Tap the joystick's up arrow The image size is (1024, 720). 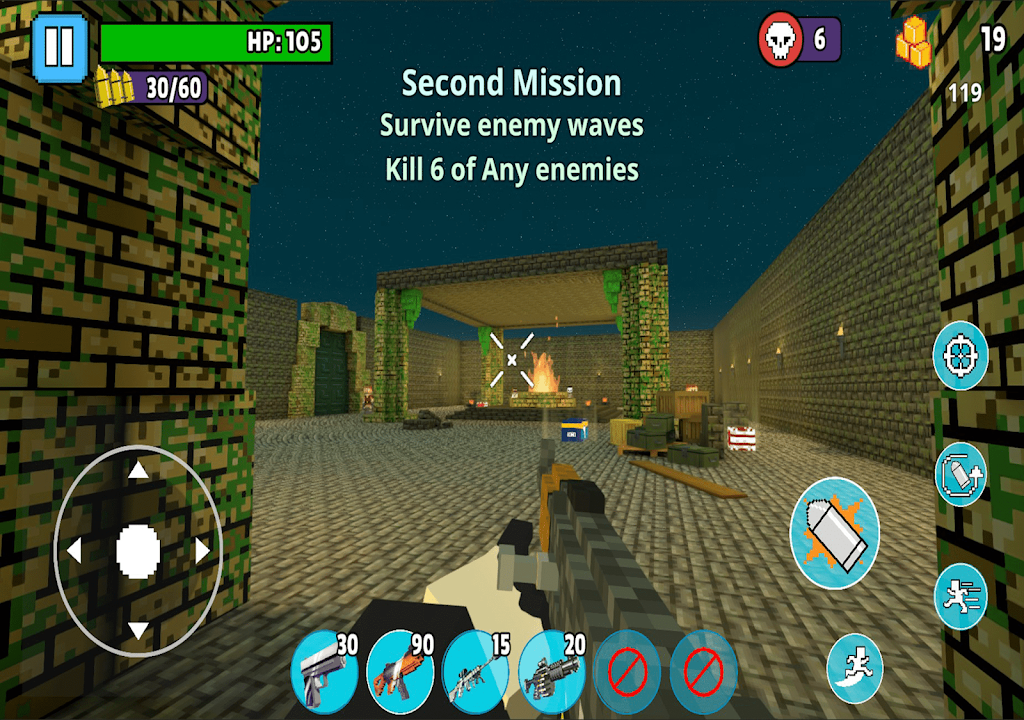138,471
